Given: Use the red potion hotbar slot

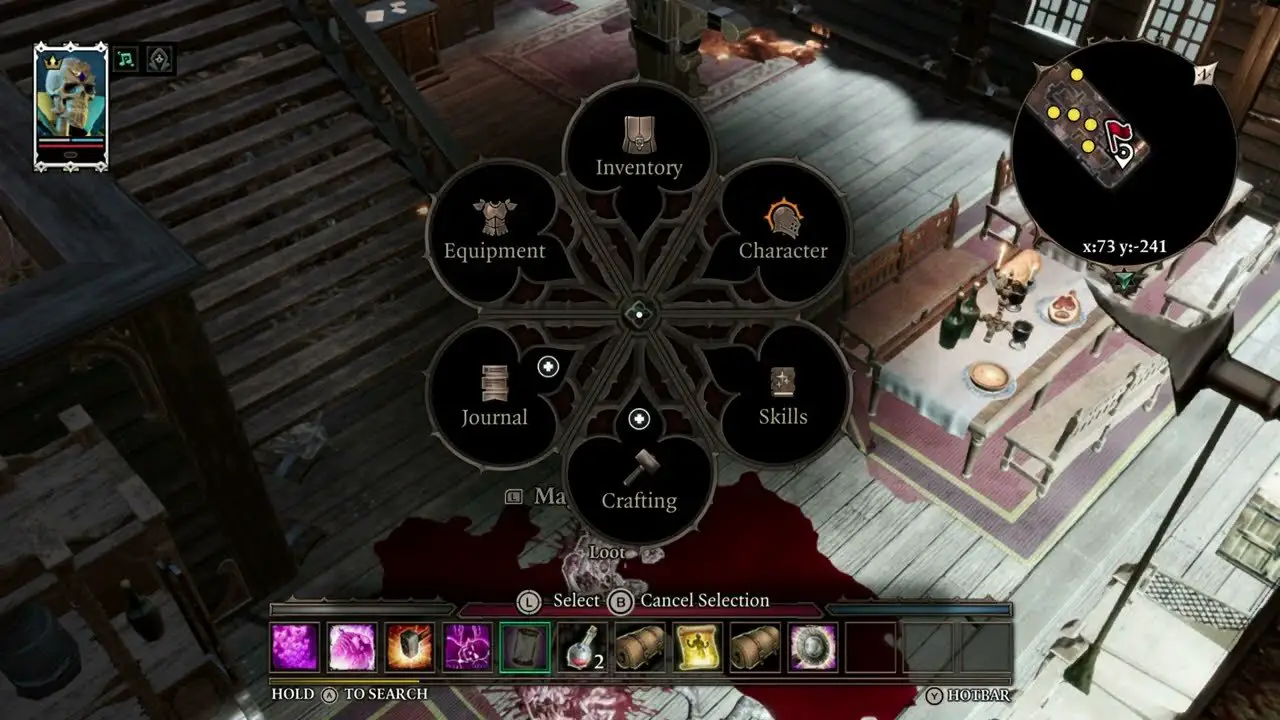Looking at the screenshot, I should [582, 647].
